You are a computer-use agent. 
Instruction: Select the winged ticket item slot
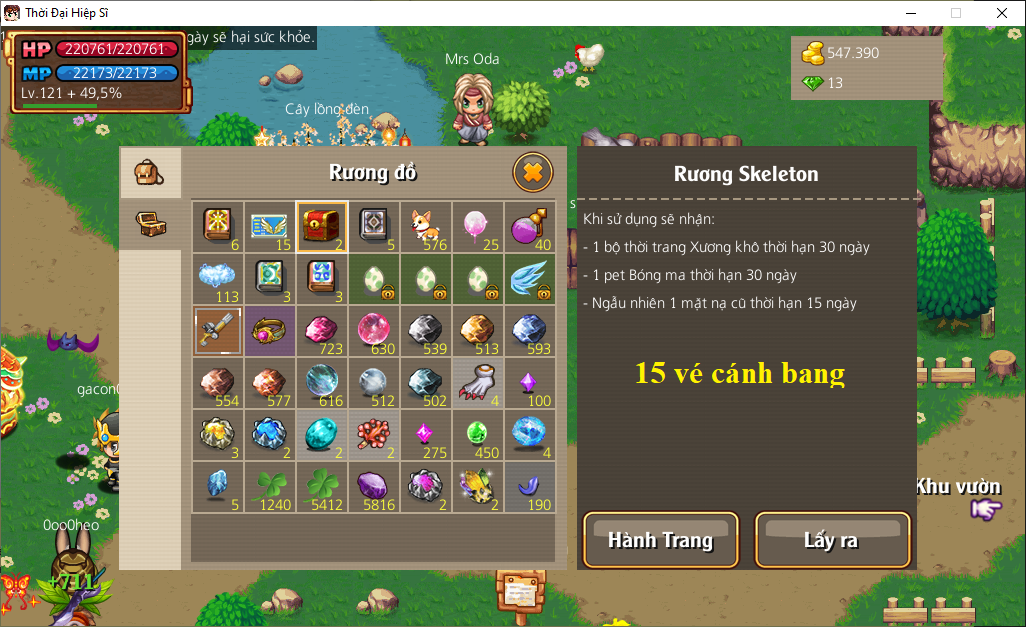click(x=270, y=227)
